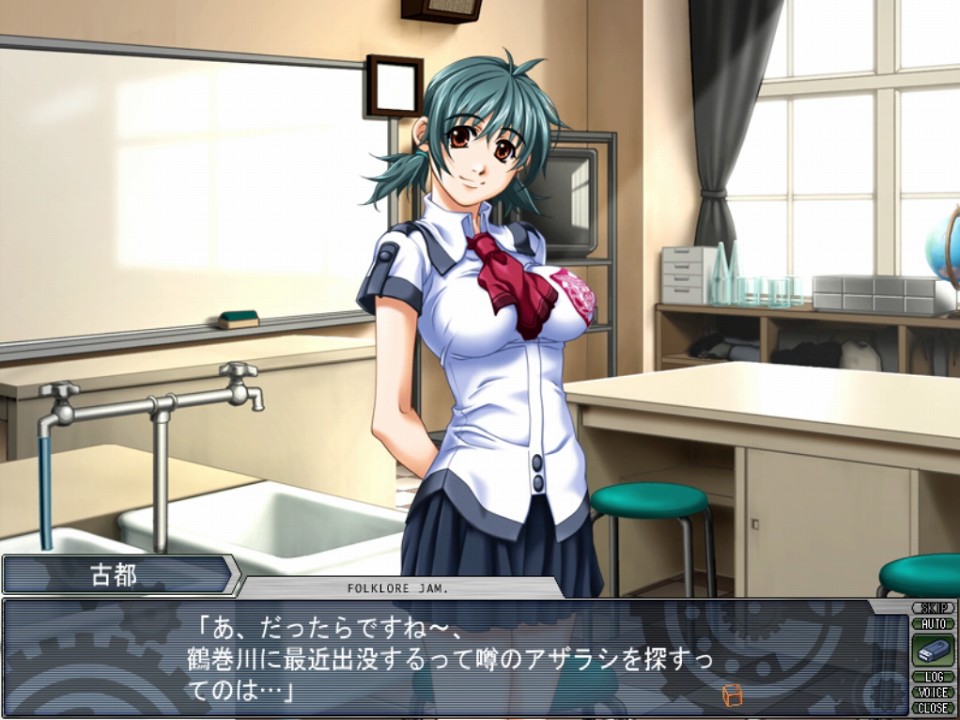Click the USB flash drive save icon
960x720 pixels.
932,650
